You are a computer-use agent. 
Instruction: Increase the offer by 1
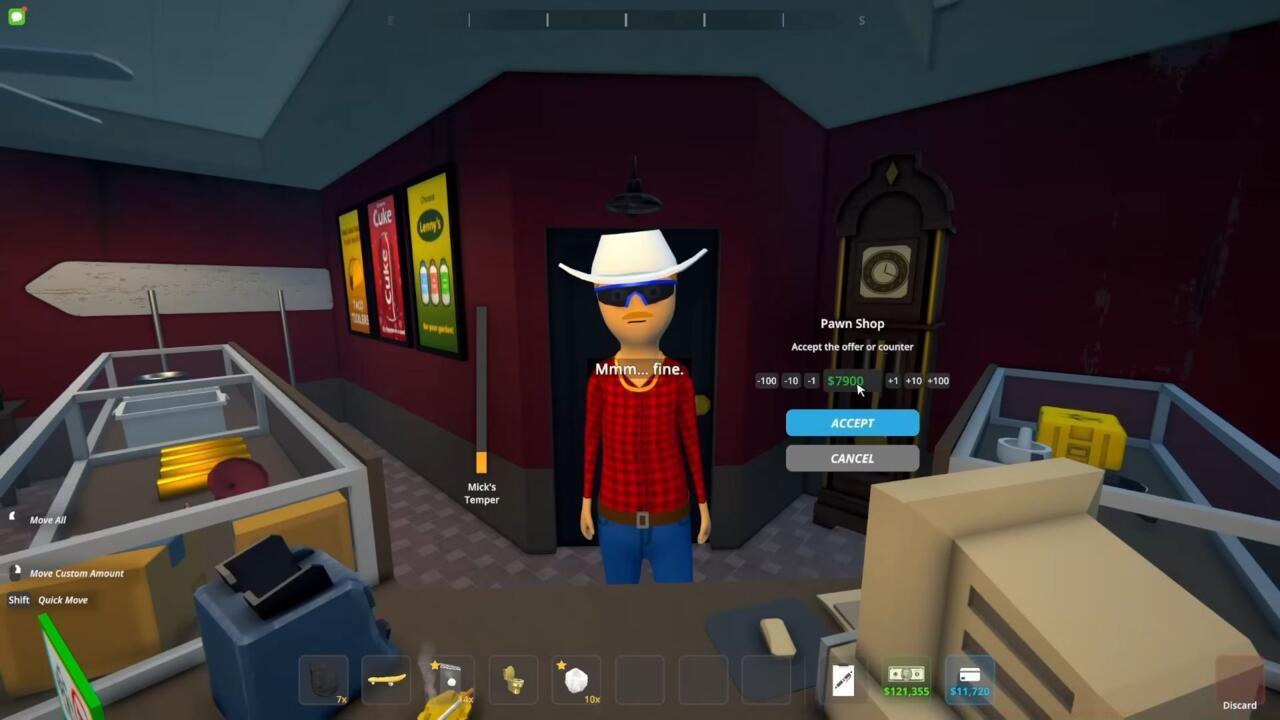click(893, 380)
